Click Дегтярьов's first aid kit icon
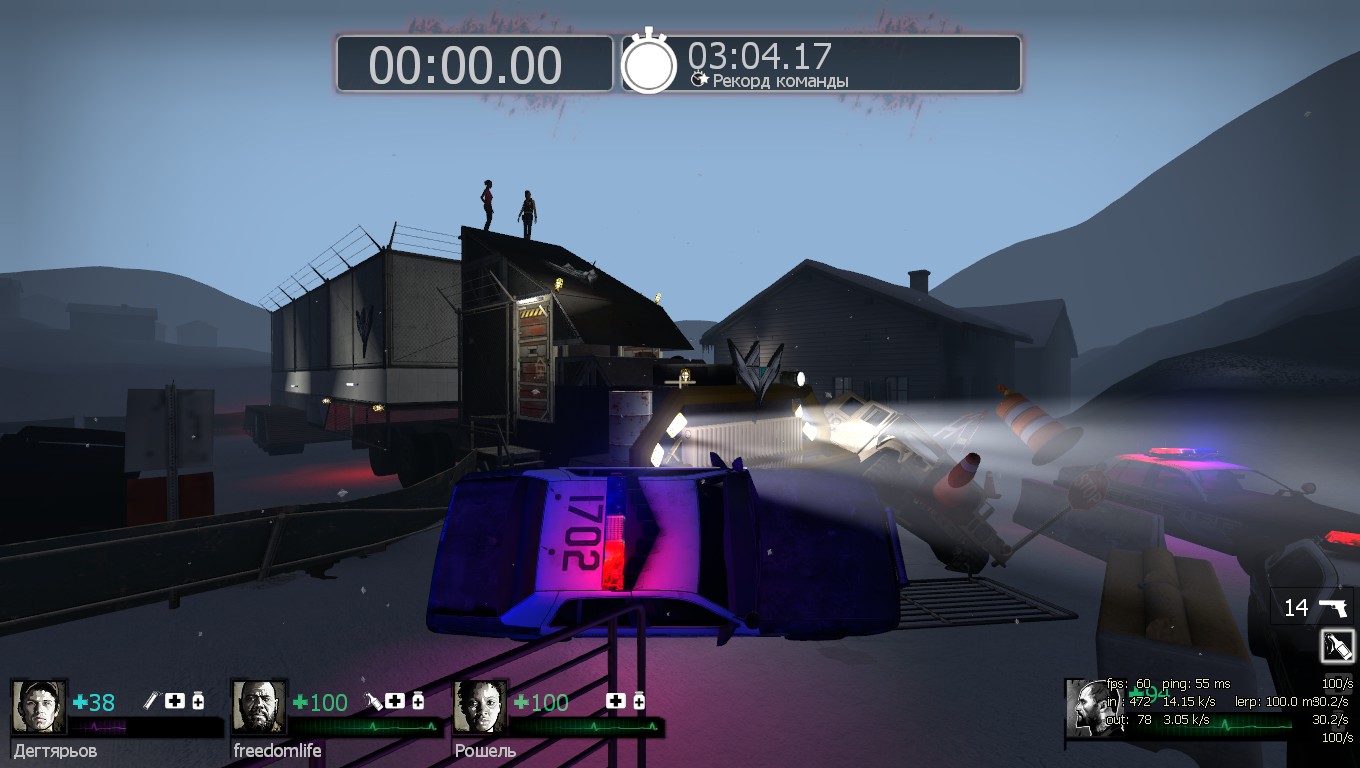Screen dimensions: 1360x768 176,701
